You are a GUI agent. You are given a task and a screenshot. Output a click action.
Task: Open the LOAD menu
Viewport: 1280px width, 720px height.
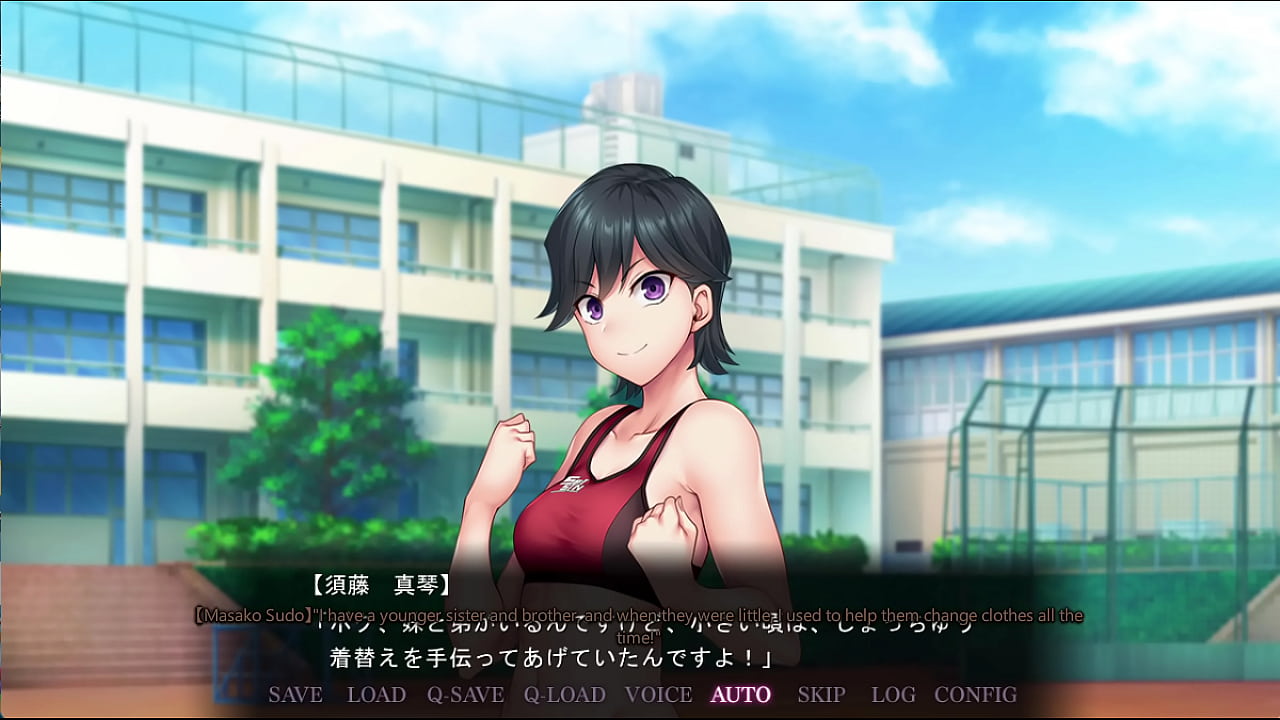(x=376, y=694)
